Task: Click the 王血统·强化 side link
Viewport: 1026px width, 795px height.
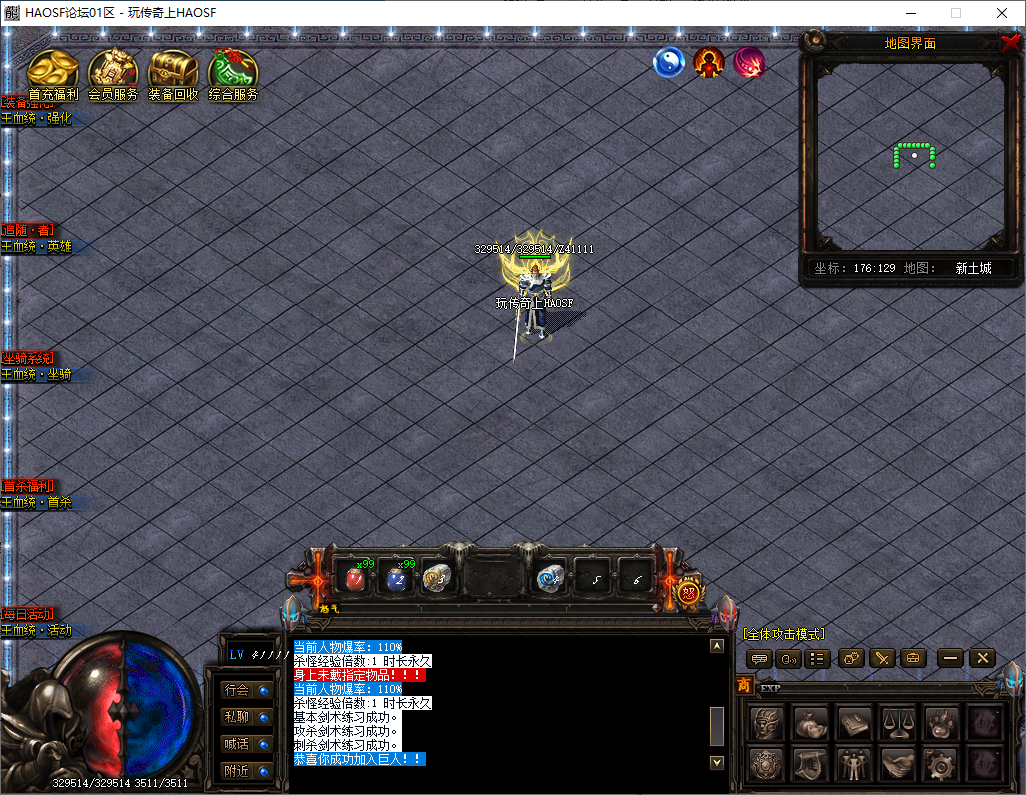Action: (37, 118)
